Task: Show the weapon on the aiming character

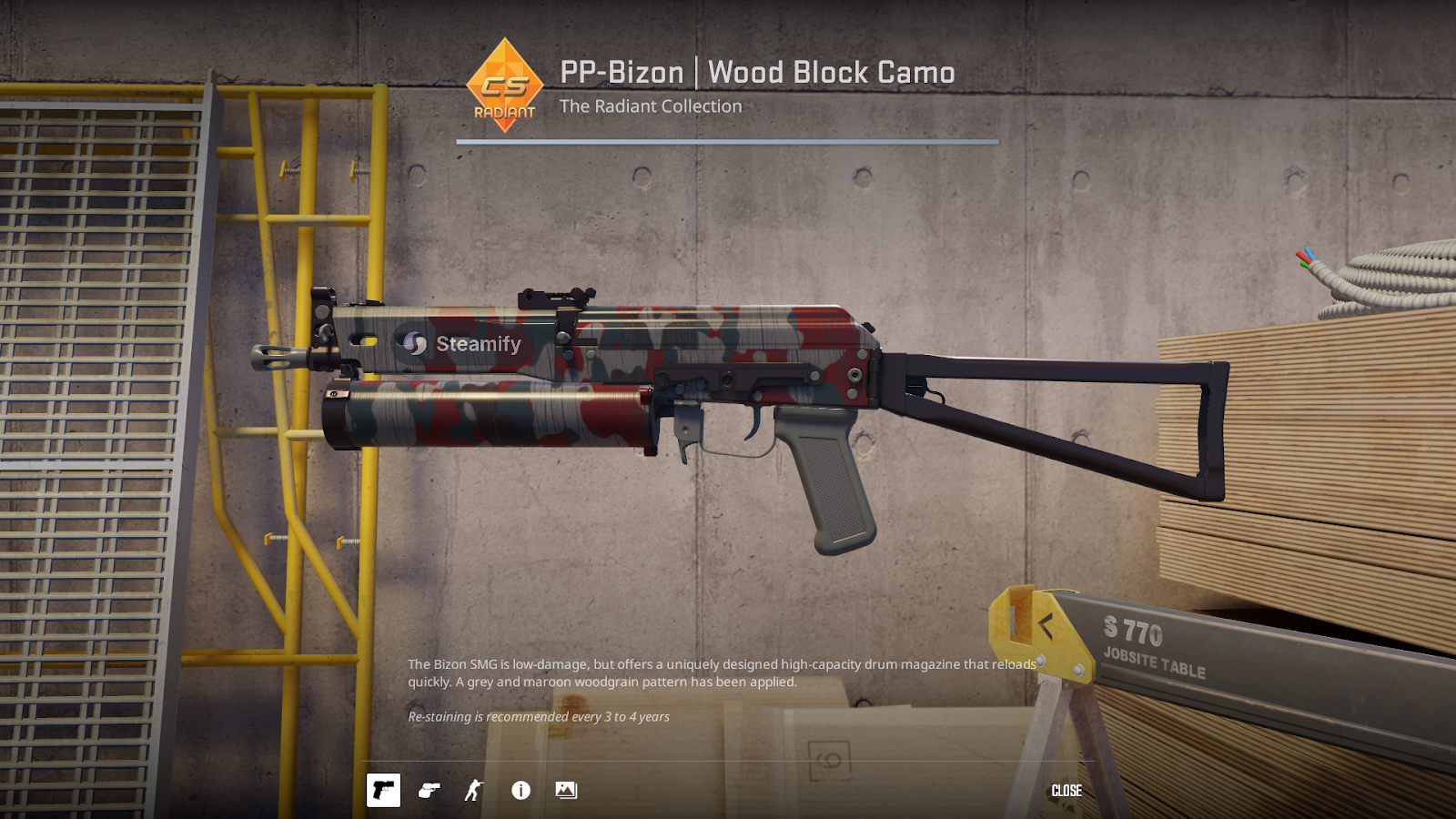Action: 474,790
